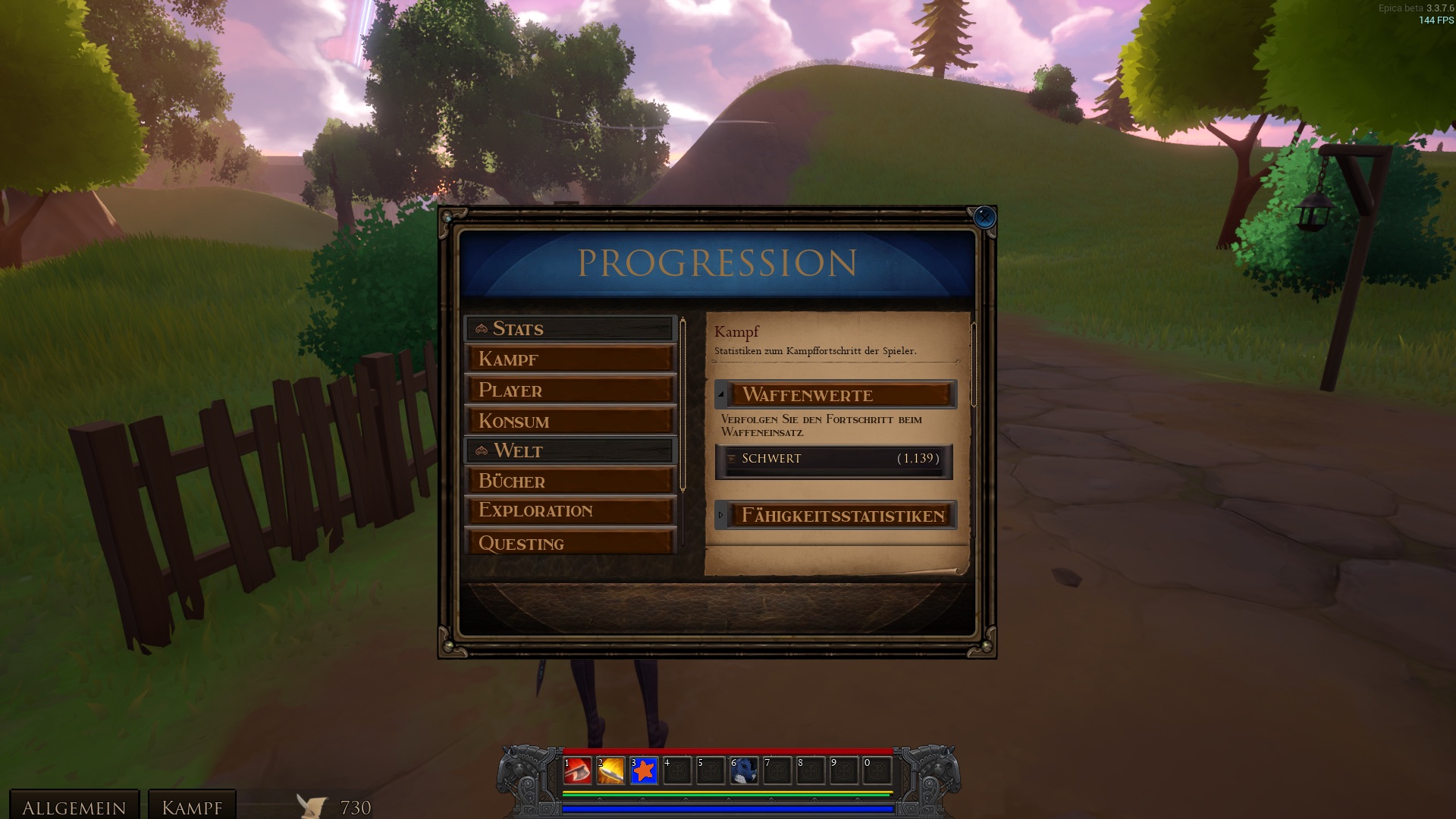
Task: Close the Progression window
Action: pyautogui.click(x=984, y=218)
